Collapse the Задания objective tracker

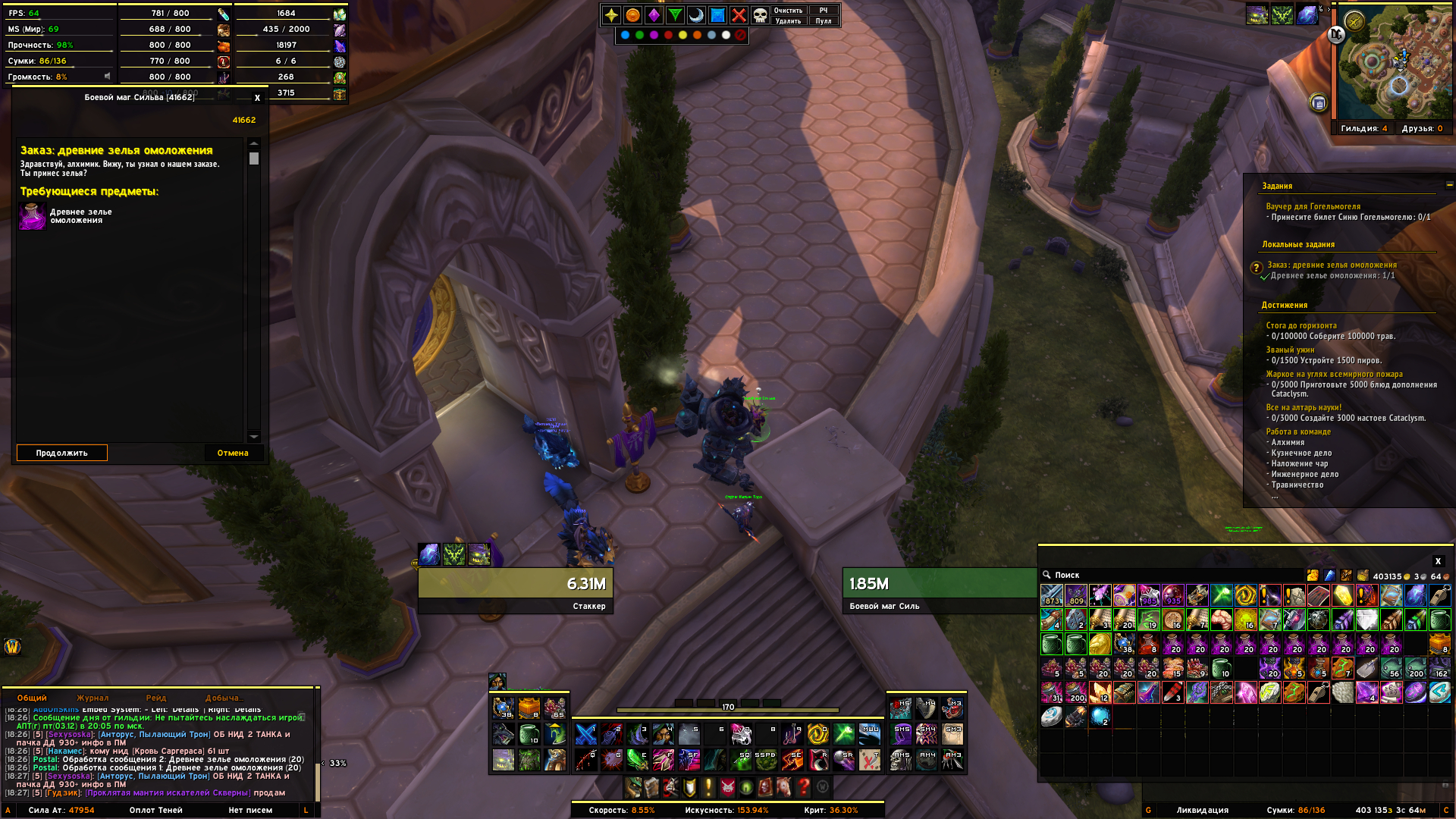1449,184
